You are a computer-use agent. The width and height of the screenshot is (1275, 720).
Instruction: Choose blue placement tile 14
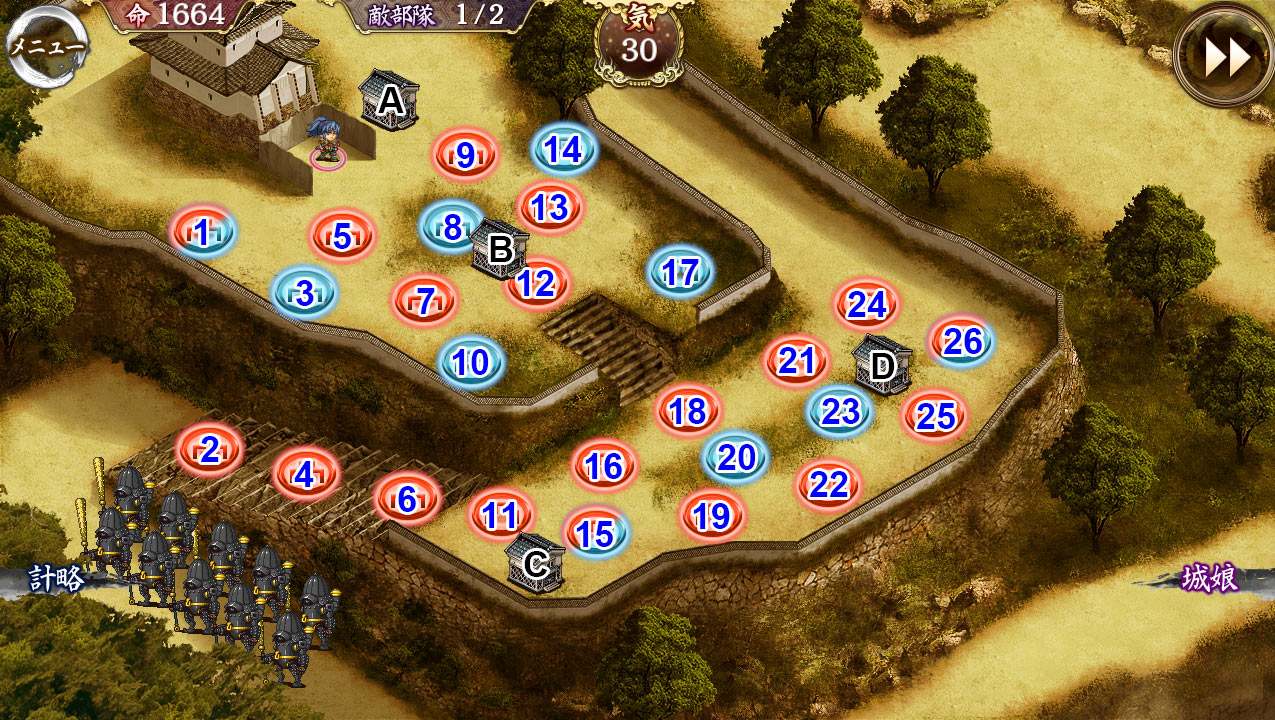(564, 150)
